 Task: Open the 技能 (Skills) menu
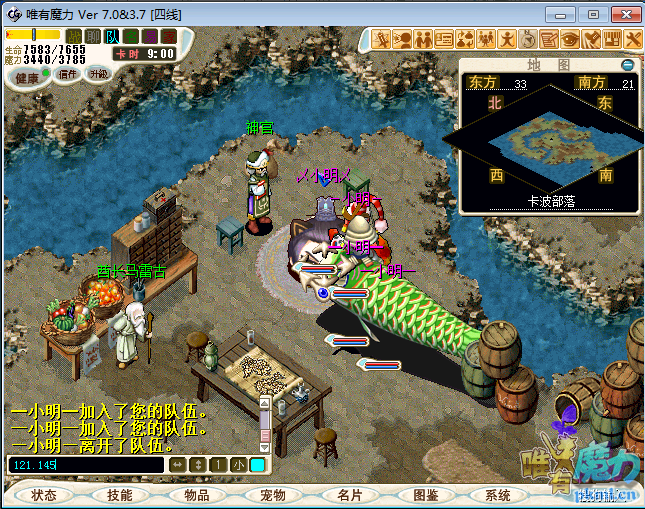coord(119,495)
